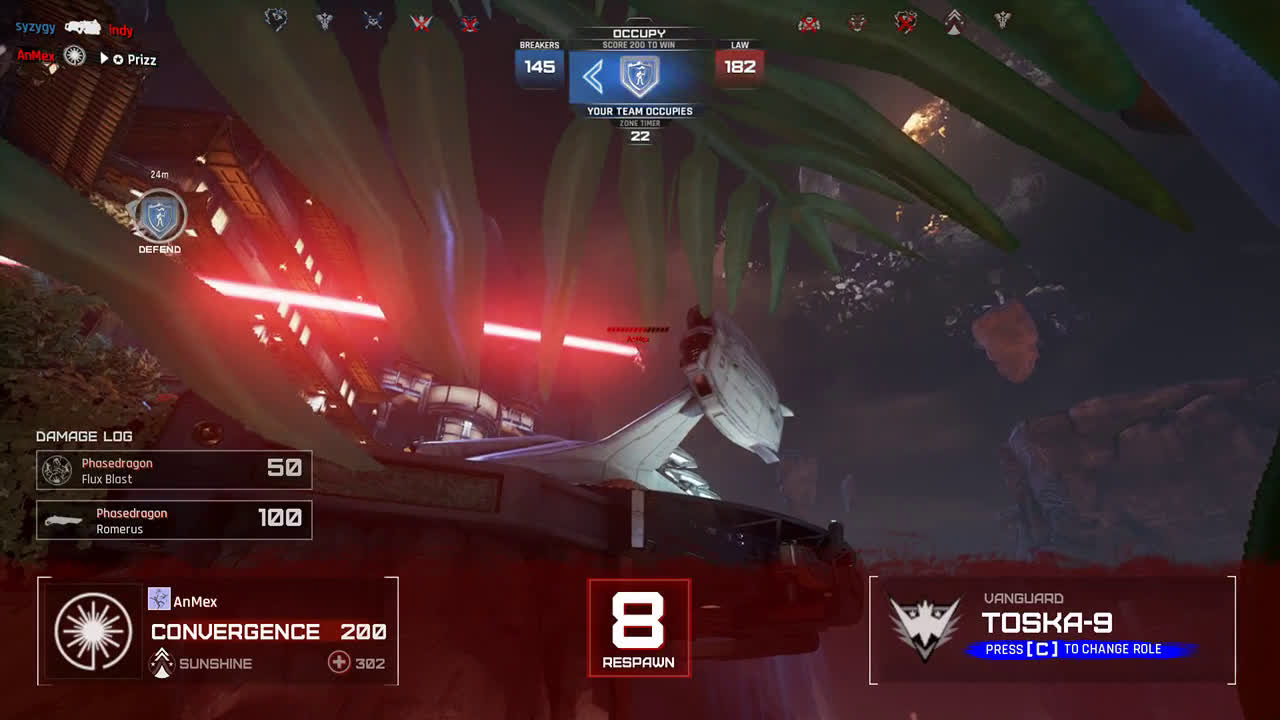The width and height of the screenshot is (1280, 720).
Task: Open the Phasedragon Flux Blast damage entry
Action: click(174, 471)
